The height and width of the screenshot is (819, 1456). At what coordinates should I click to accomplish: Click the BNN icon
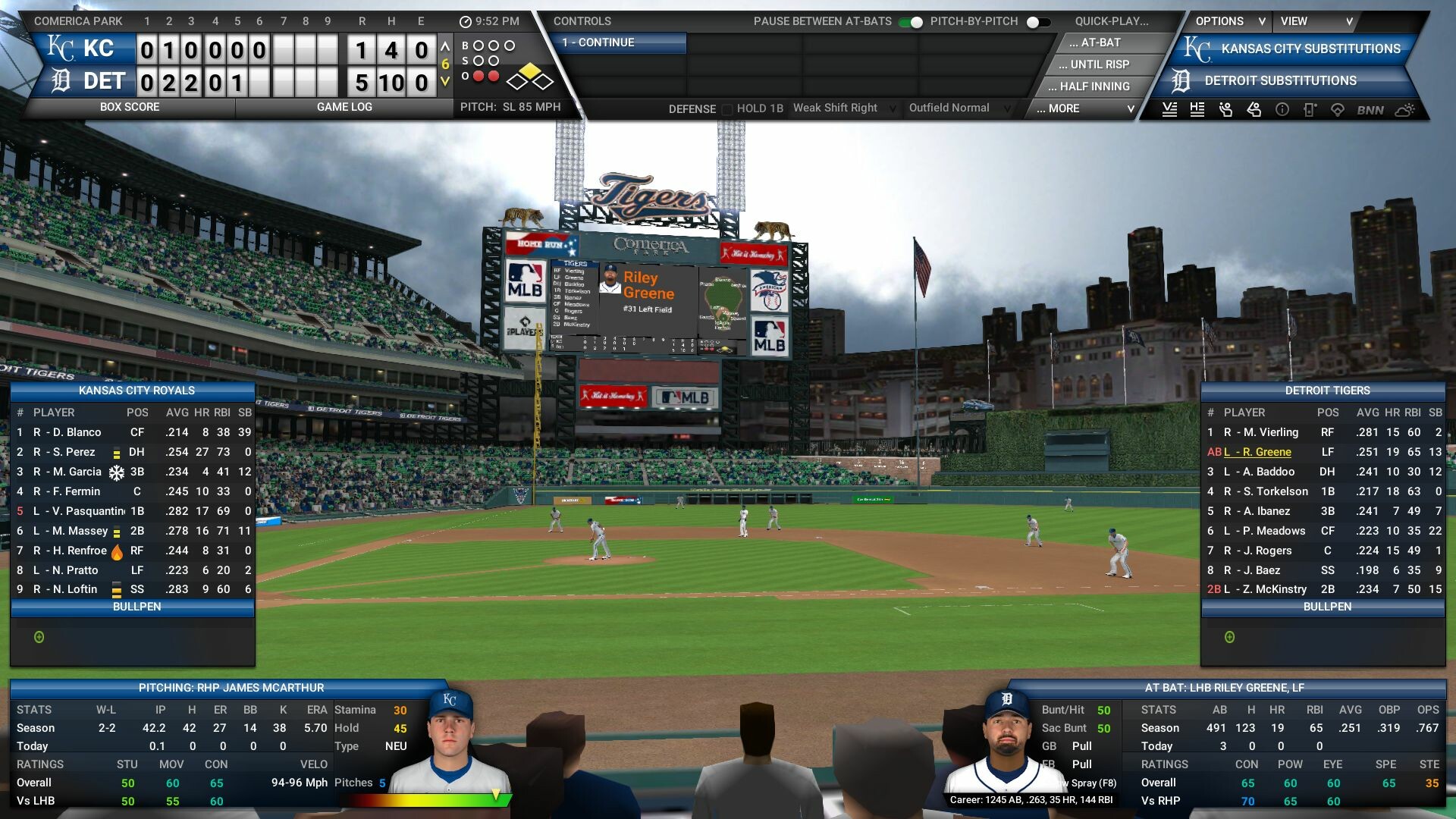click(1370, 110)
